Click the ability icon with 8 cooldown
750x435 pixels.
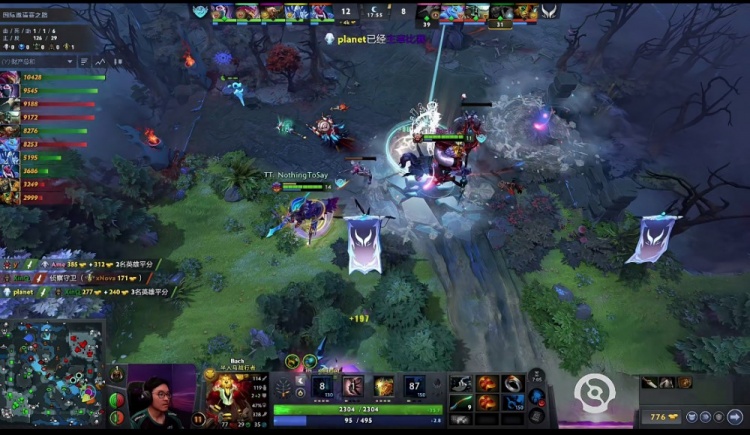coord(324,387)
